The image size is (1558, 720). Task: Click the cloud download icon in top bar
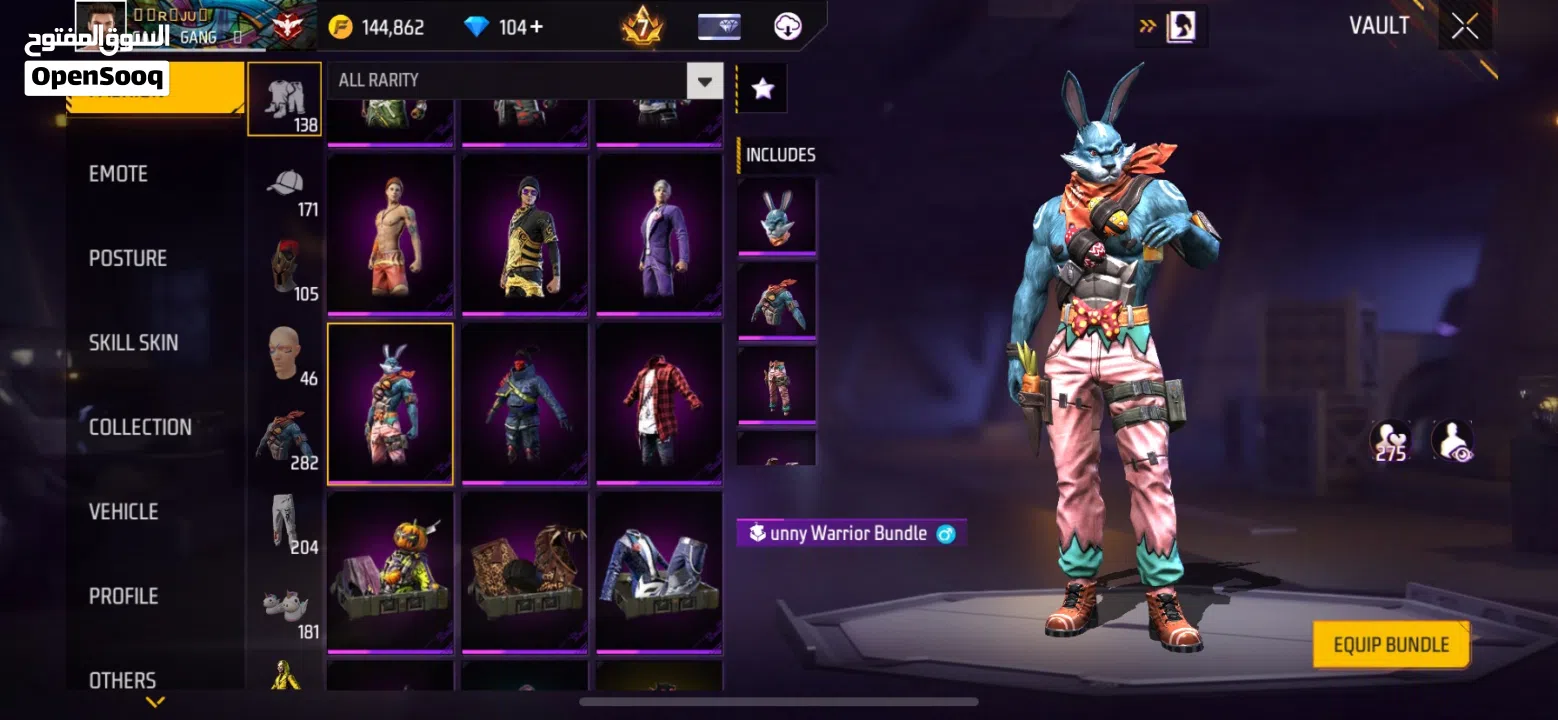tap(787, 27)
